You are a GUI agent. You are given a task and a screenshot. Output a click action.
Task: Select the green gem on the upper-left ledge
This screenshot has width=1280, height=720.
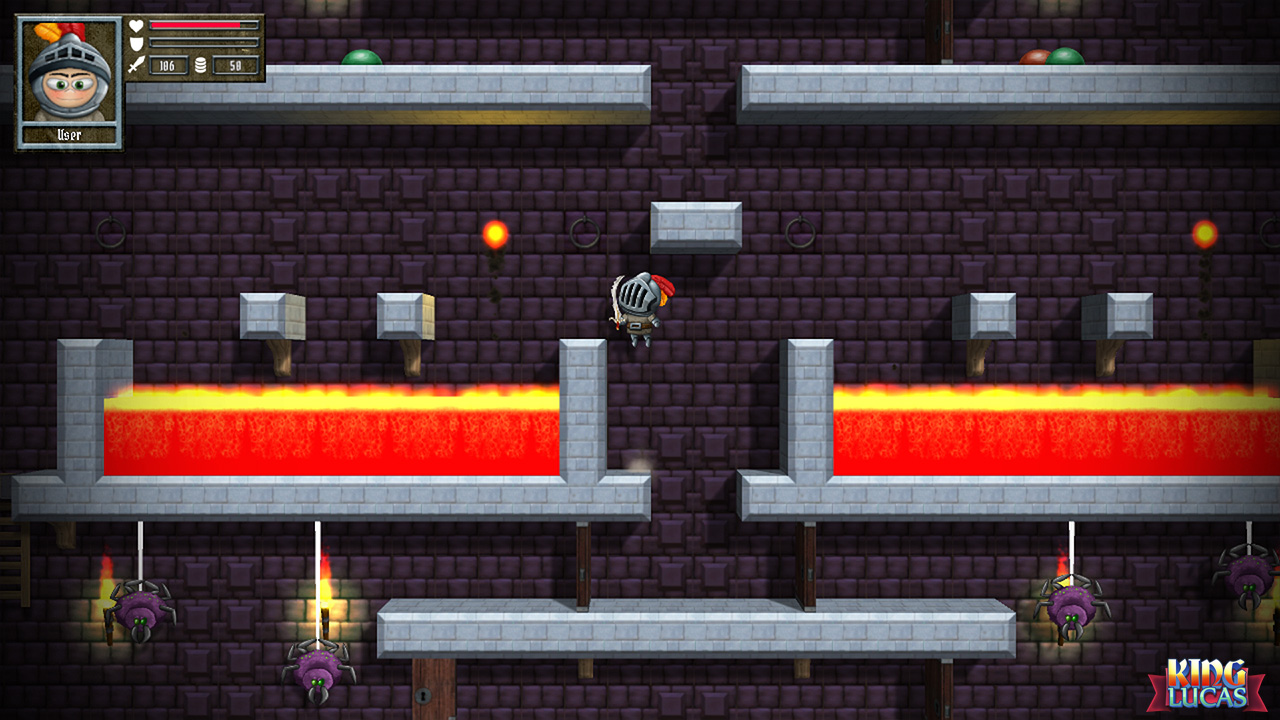pyautogui.click(x=360, y=57)
